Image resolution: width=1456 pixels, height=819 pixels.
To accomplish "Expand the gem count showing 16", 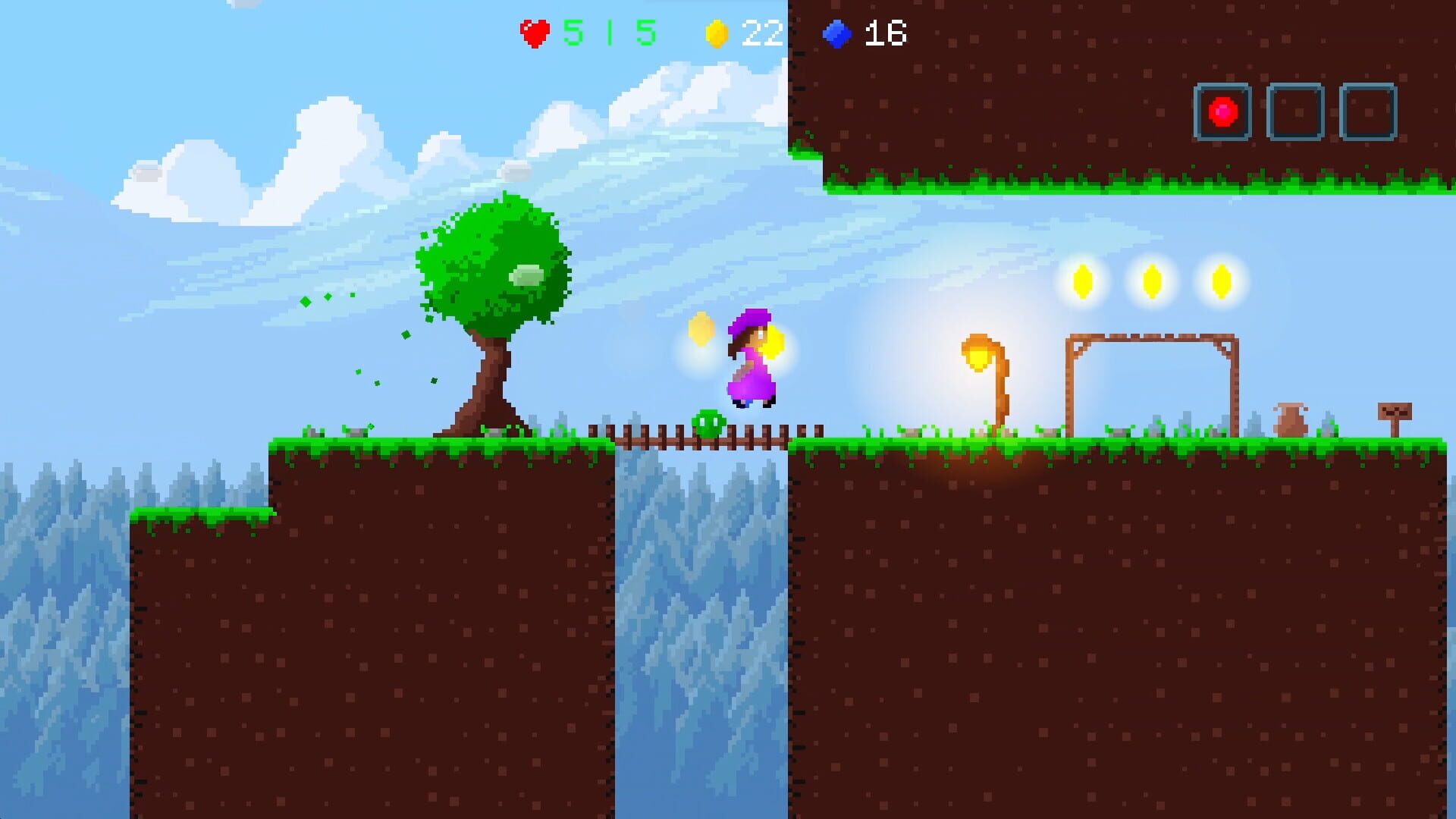I will (x=886, y=32).
